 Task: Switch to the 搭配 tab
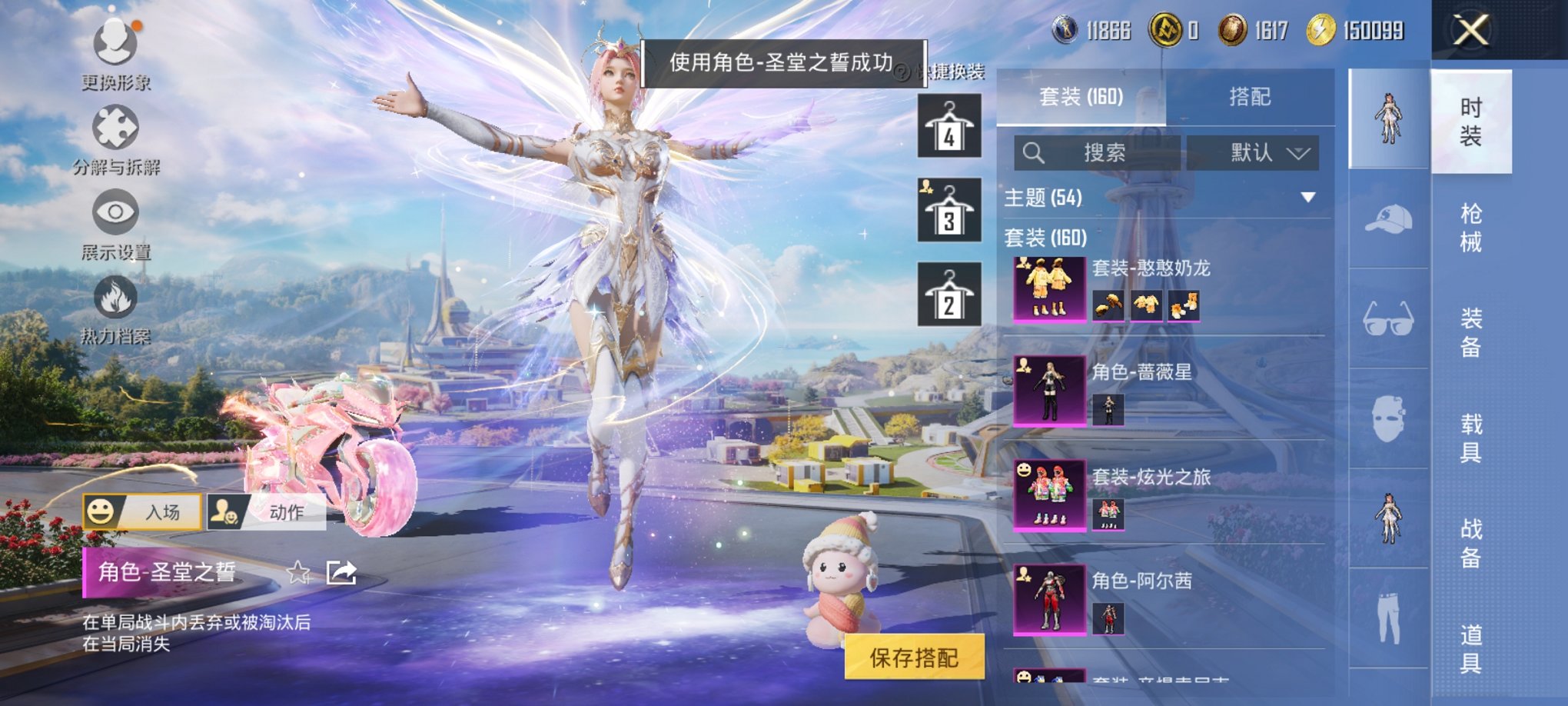1249,98
